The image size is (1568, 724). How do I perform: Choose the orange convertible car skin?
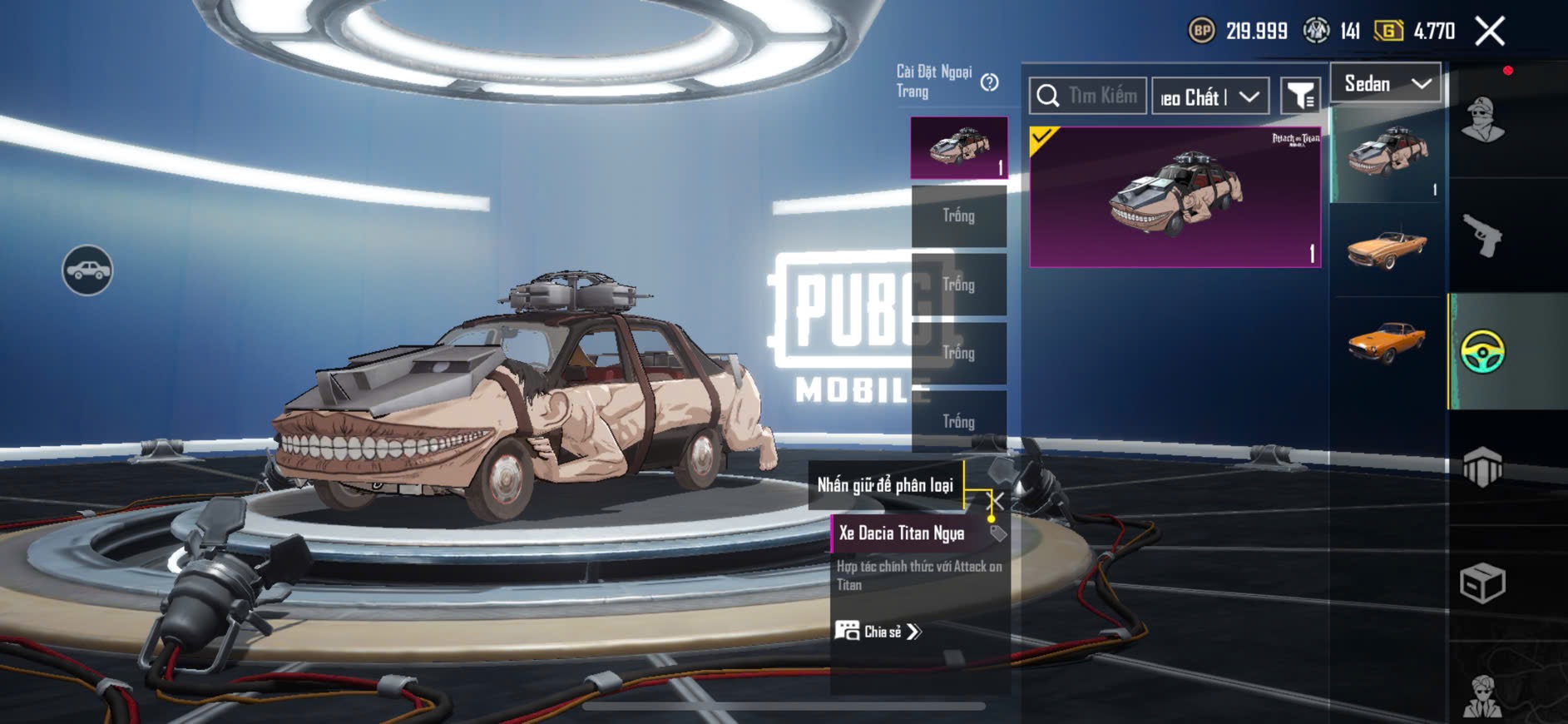1387,249
